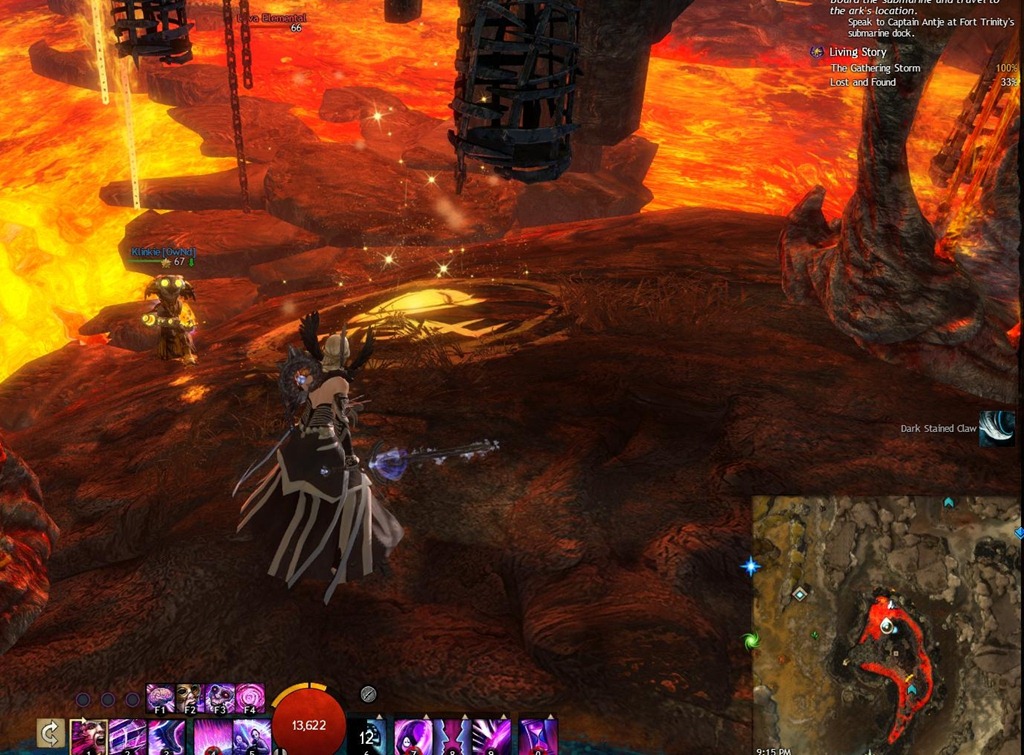
Task: Activate the elite hourglass skill
Action: click(x=538, y=738)
